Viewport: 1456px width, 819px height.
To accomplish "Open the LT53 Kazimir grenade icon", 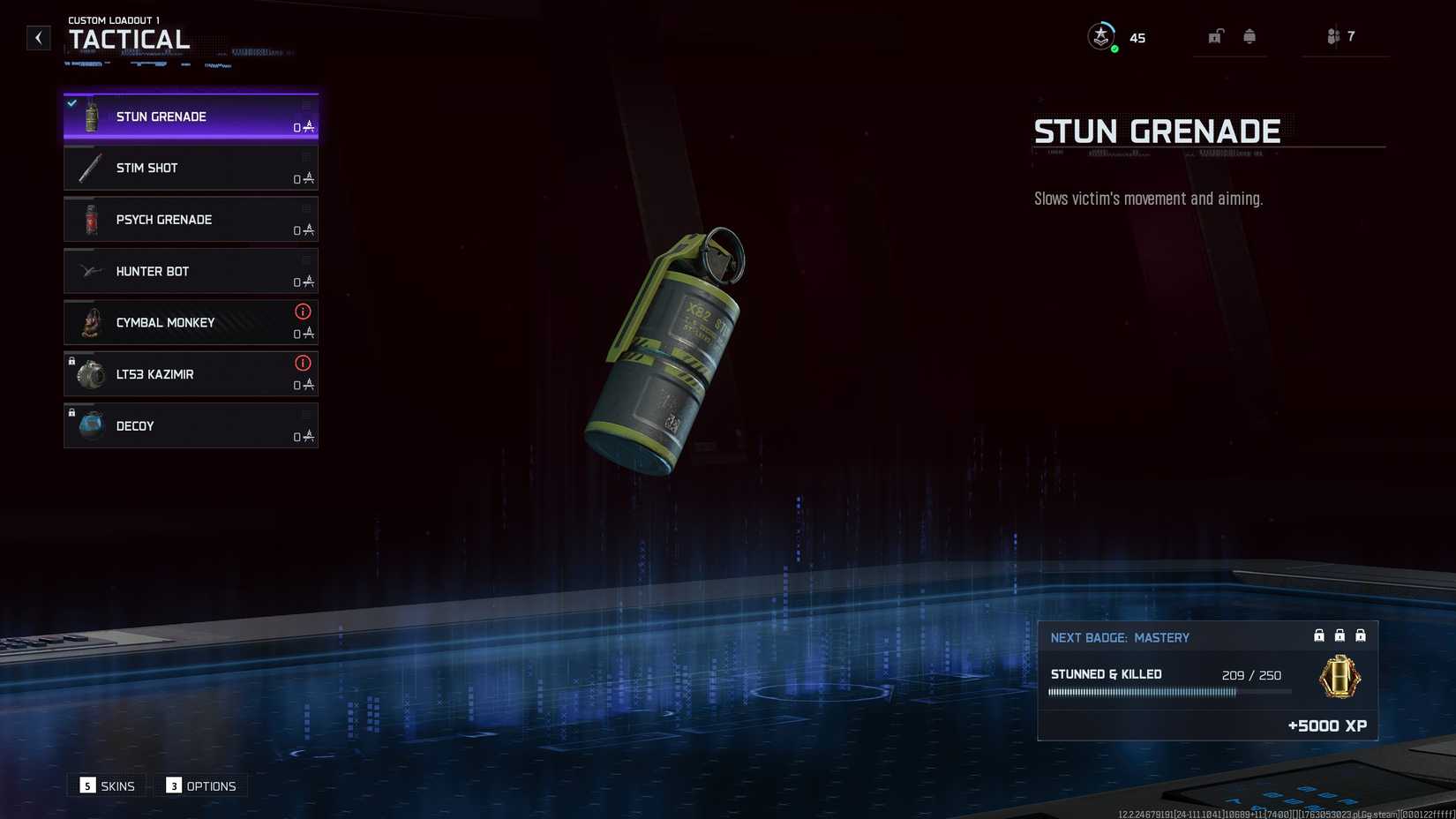I will point(89,374).
